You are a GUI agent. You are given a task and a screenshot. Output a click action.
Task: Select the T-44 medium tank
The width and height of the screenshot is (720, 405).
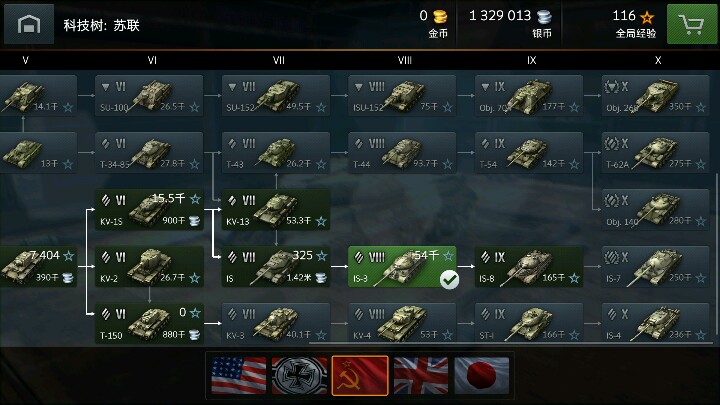(402, 153)
